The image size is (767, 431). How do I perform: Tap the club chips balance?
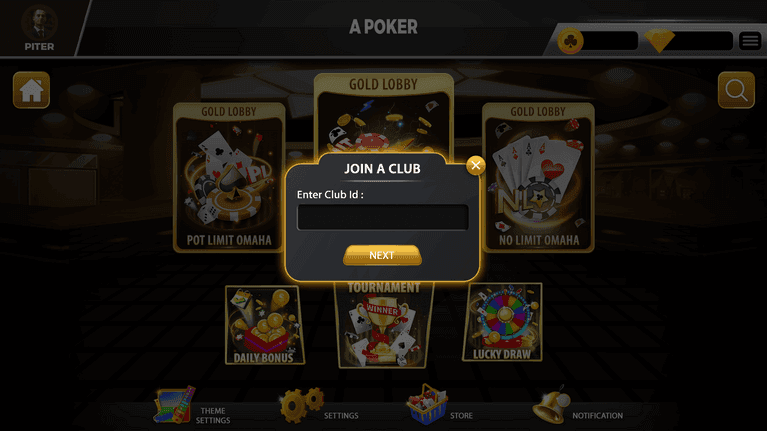point(598,41)
